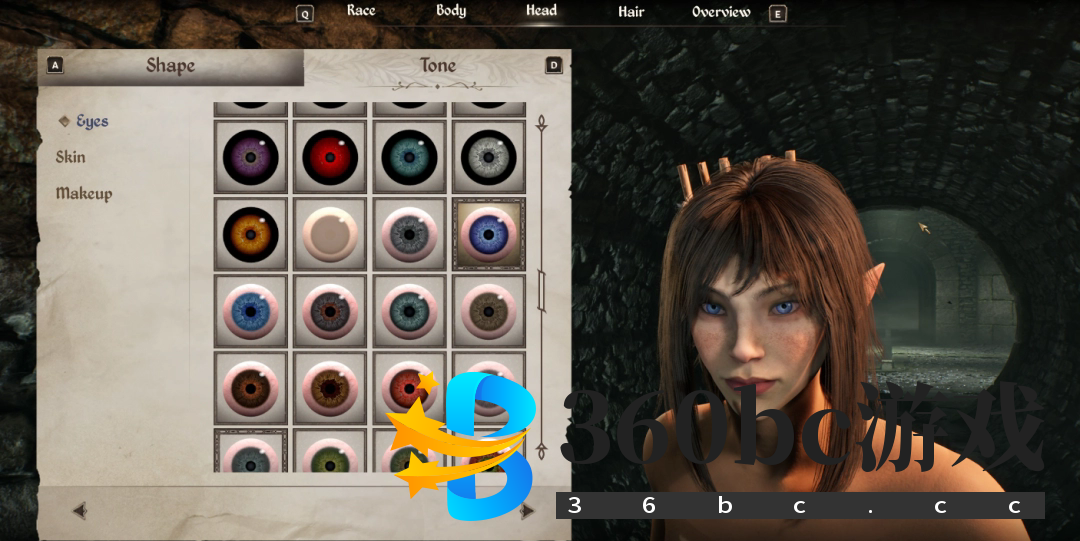The image size is (1080, 541).
Task: Choose the silver-grey eye with black sclera
Action: click(x=489, y=157)
